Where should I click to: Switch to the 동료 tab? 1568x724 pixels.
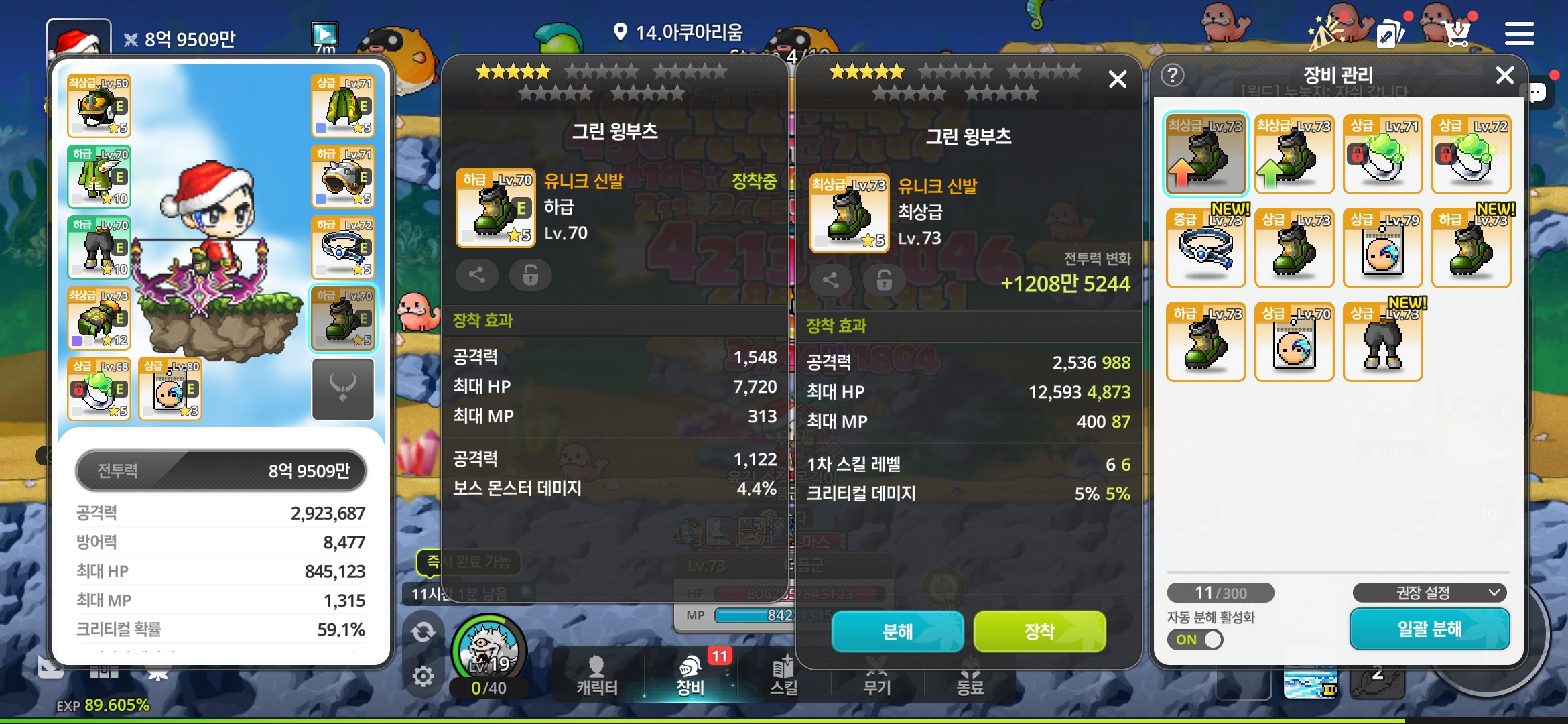click(970, 678)
